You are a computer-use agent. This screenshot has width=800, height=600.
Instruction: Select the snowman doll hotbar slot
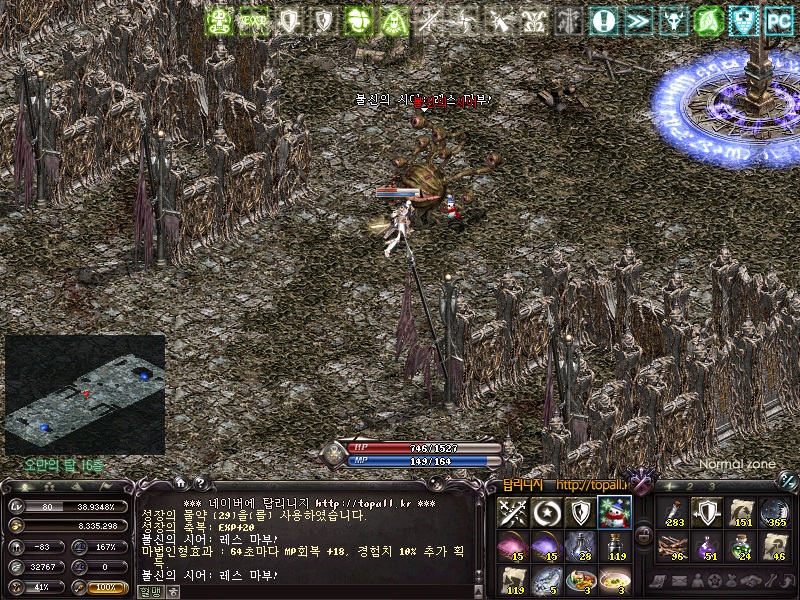pos(615,512)
